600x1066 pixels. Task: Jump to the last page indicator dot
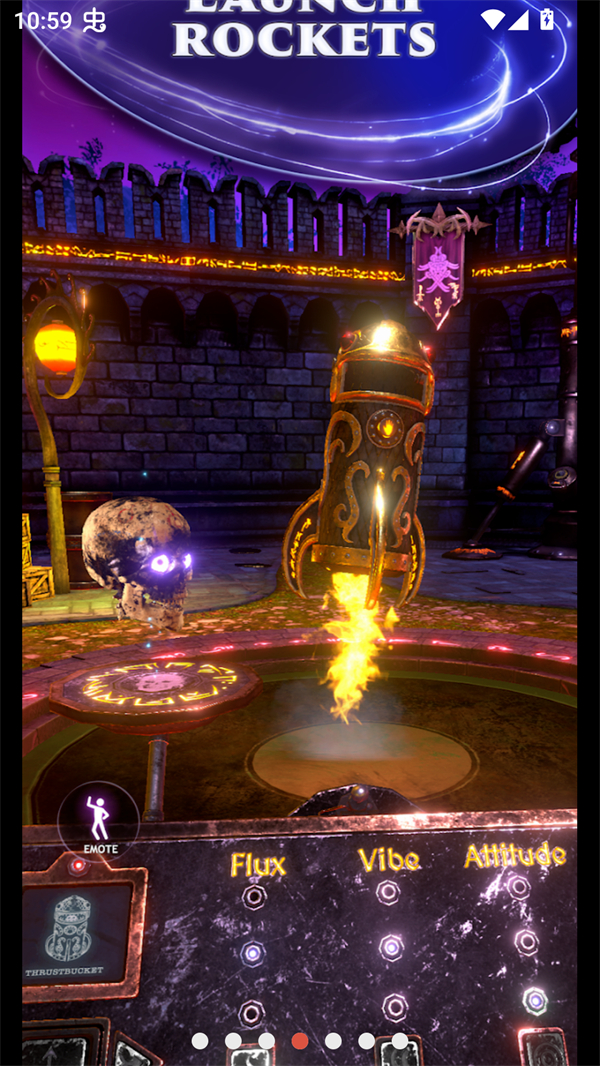pos(399,1041)
